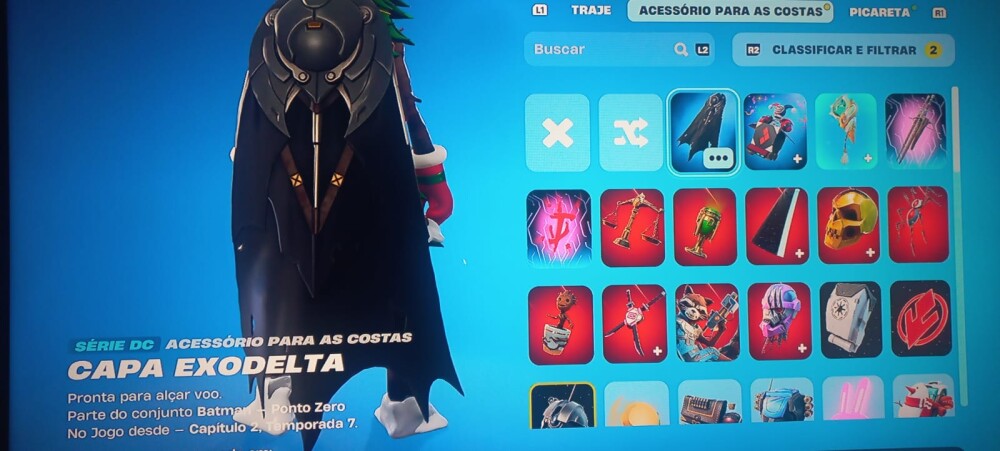Screen dimensions: 1000x451
Task: Select the green goblet back bling
Action: click(705, 227)
